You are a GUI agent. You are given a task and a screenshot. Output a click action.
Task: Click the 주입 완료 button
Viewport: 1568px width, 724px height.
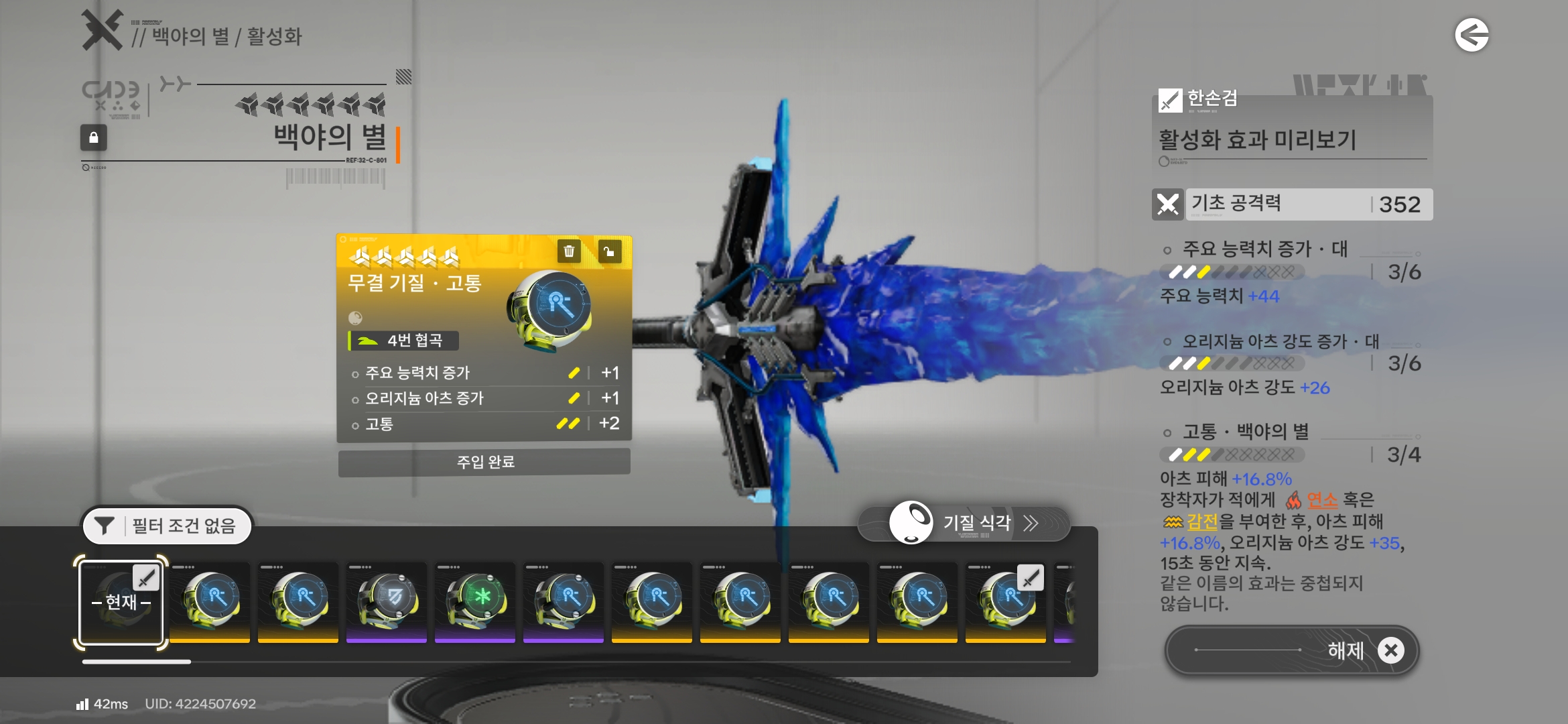(484, 462)
